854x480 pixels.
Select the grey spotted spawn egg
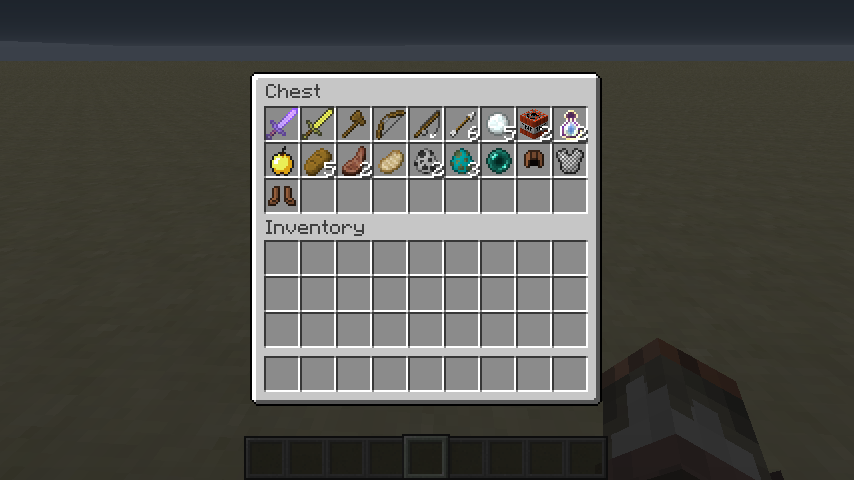click(x=426, y=160)
